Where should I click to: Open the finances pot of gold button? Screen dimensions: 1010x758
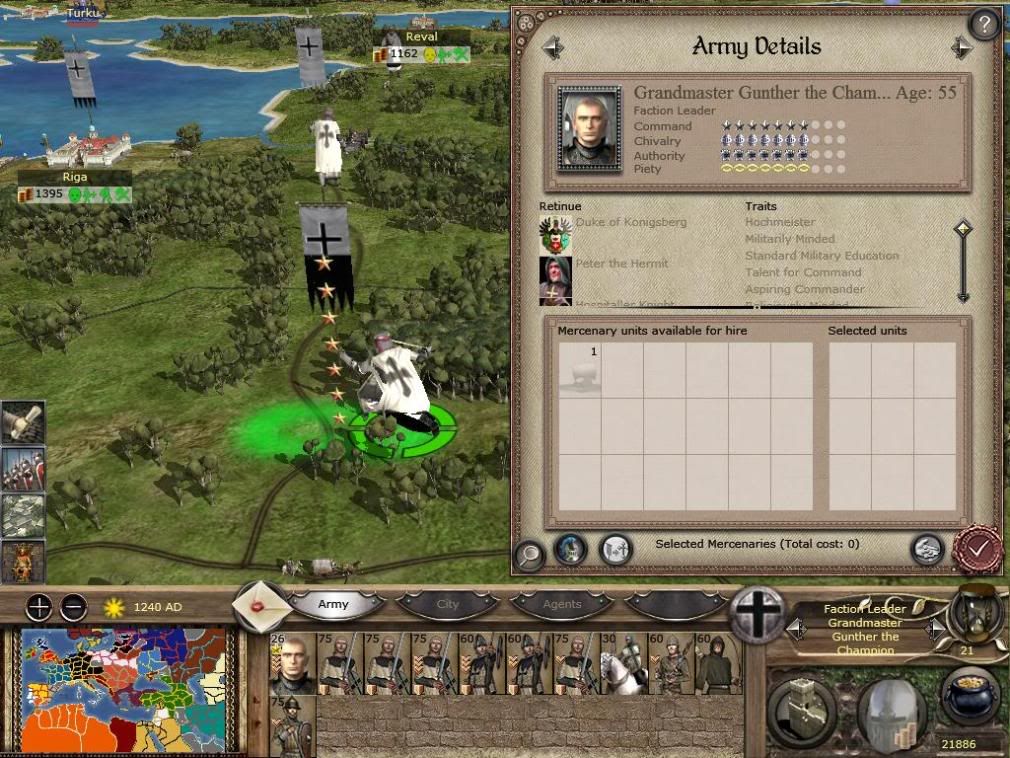tap(970, 695)
